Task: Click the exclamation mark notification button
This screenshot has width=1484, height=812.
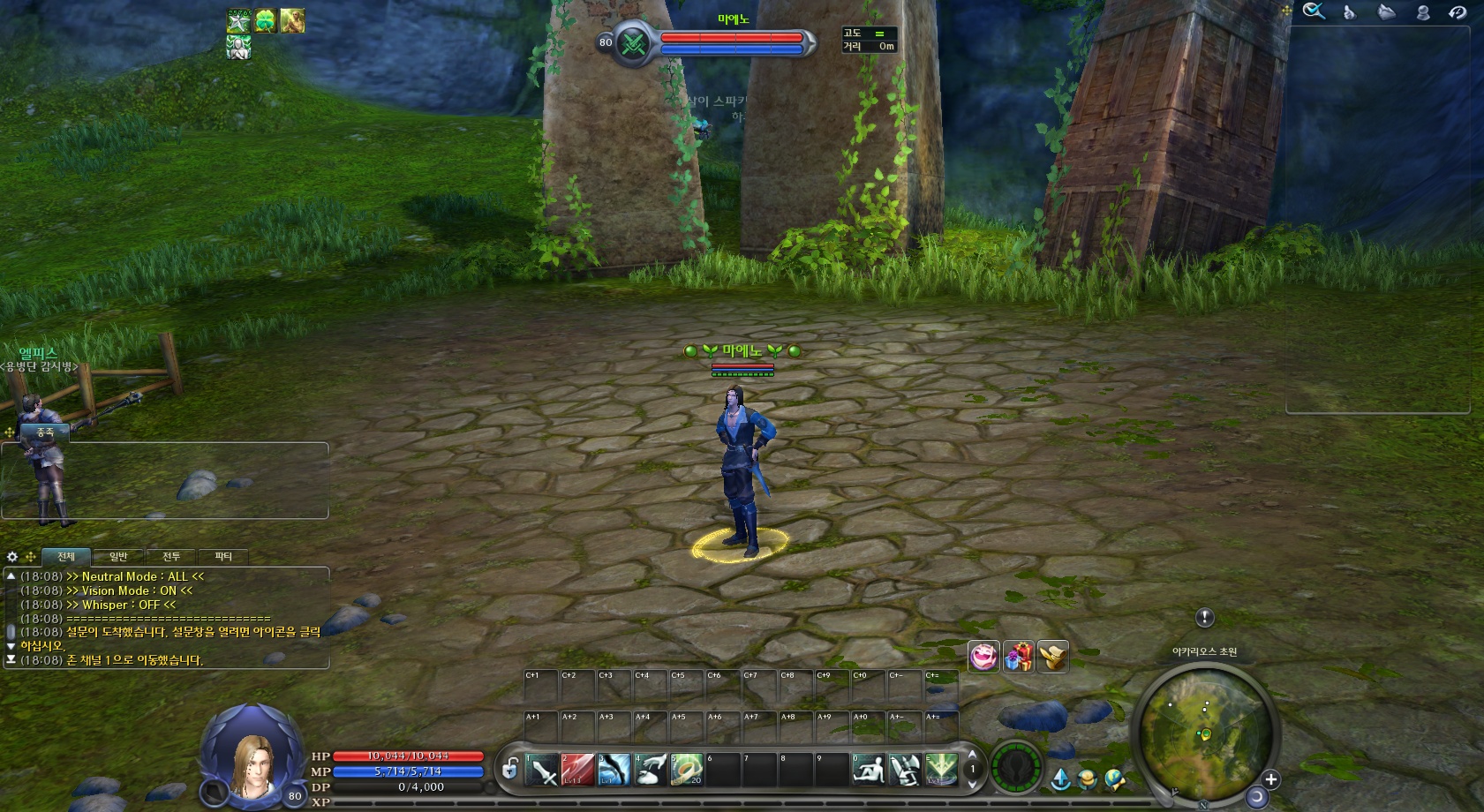Action: coord(1205,618)
